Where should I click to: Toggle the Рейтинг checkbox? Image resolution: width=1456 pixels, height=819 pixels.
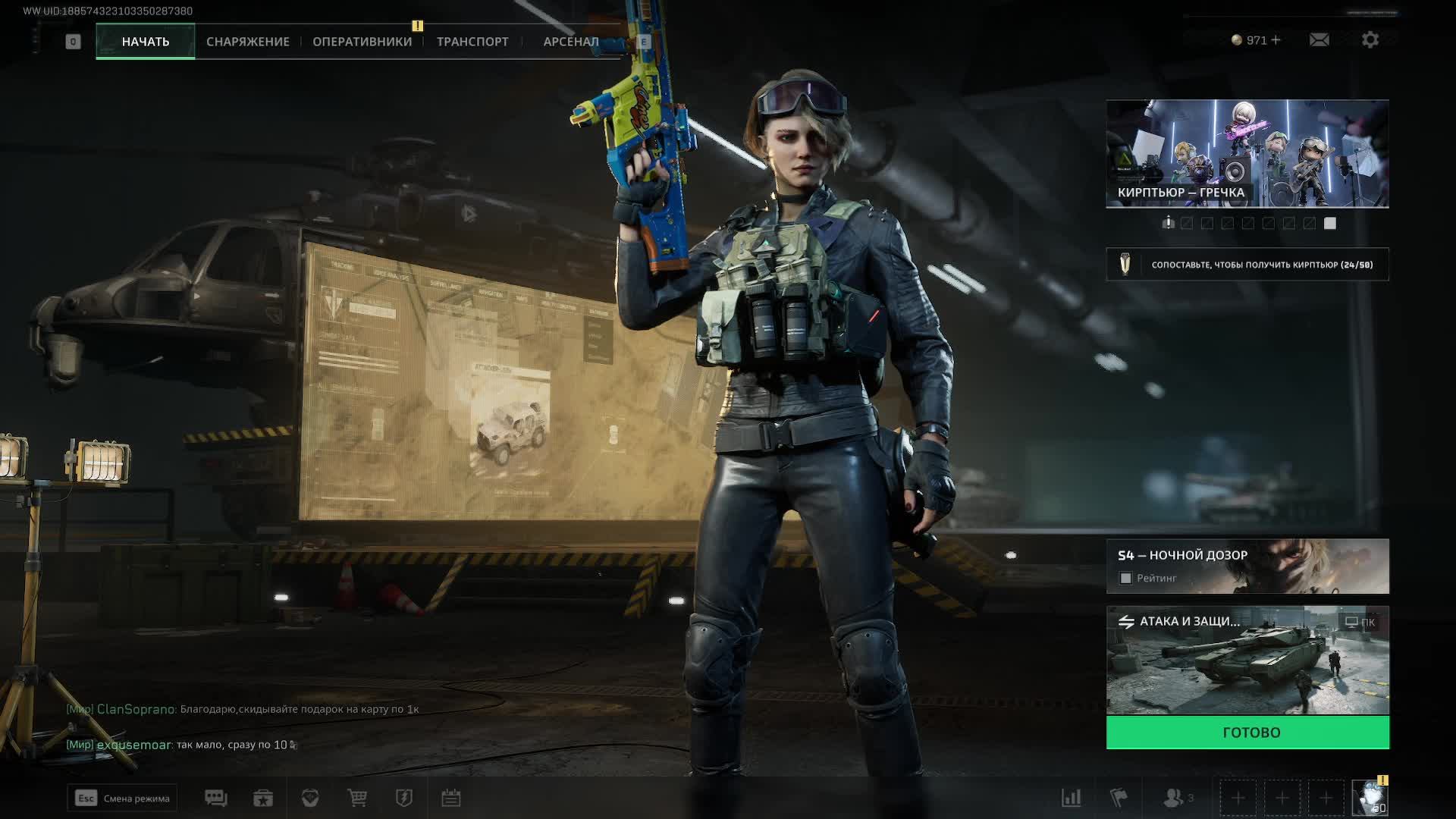pos(1126,579)
